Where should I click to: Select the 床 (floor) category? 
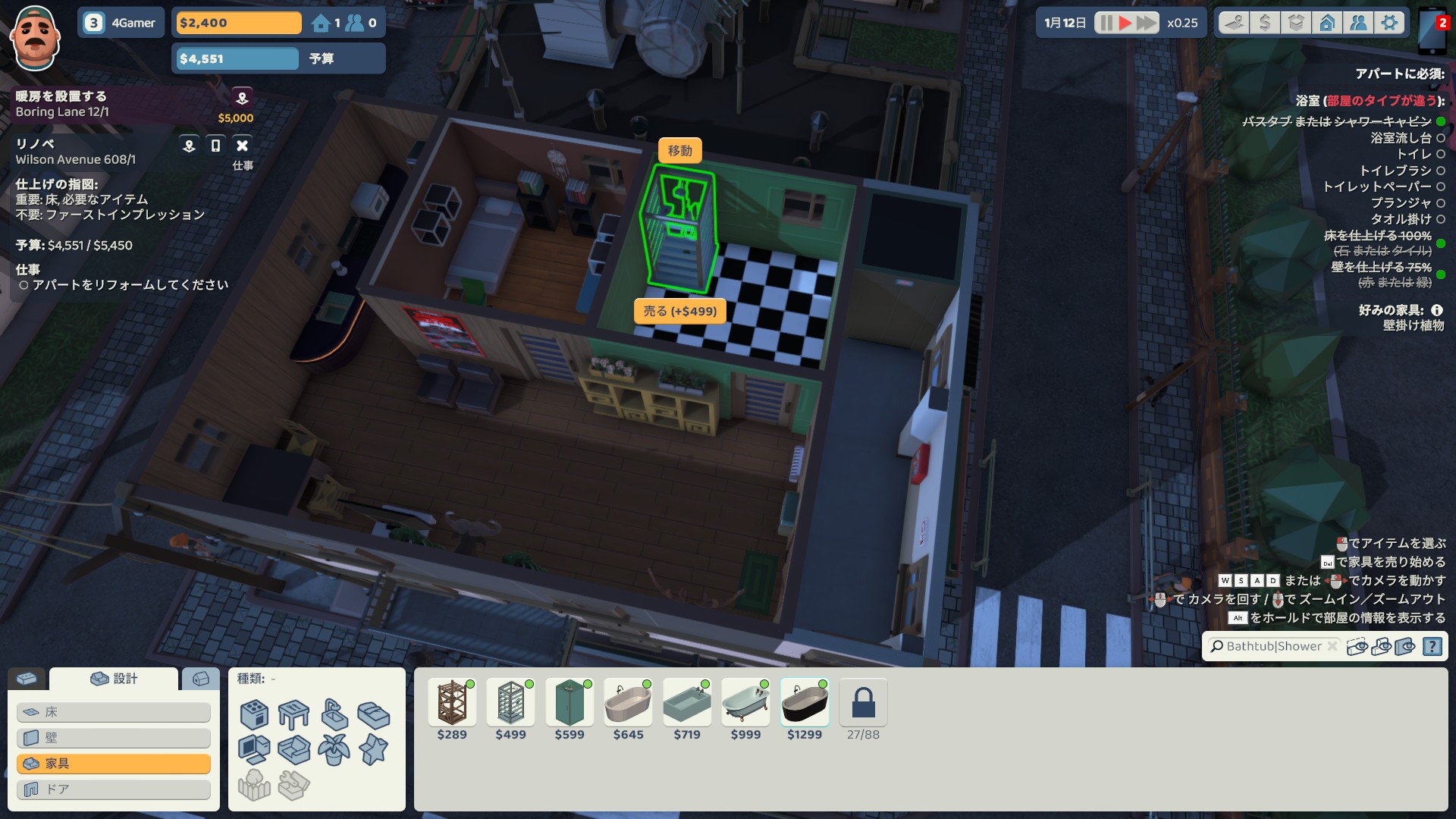(x=114, y=712)
